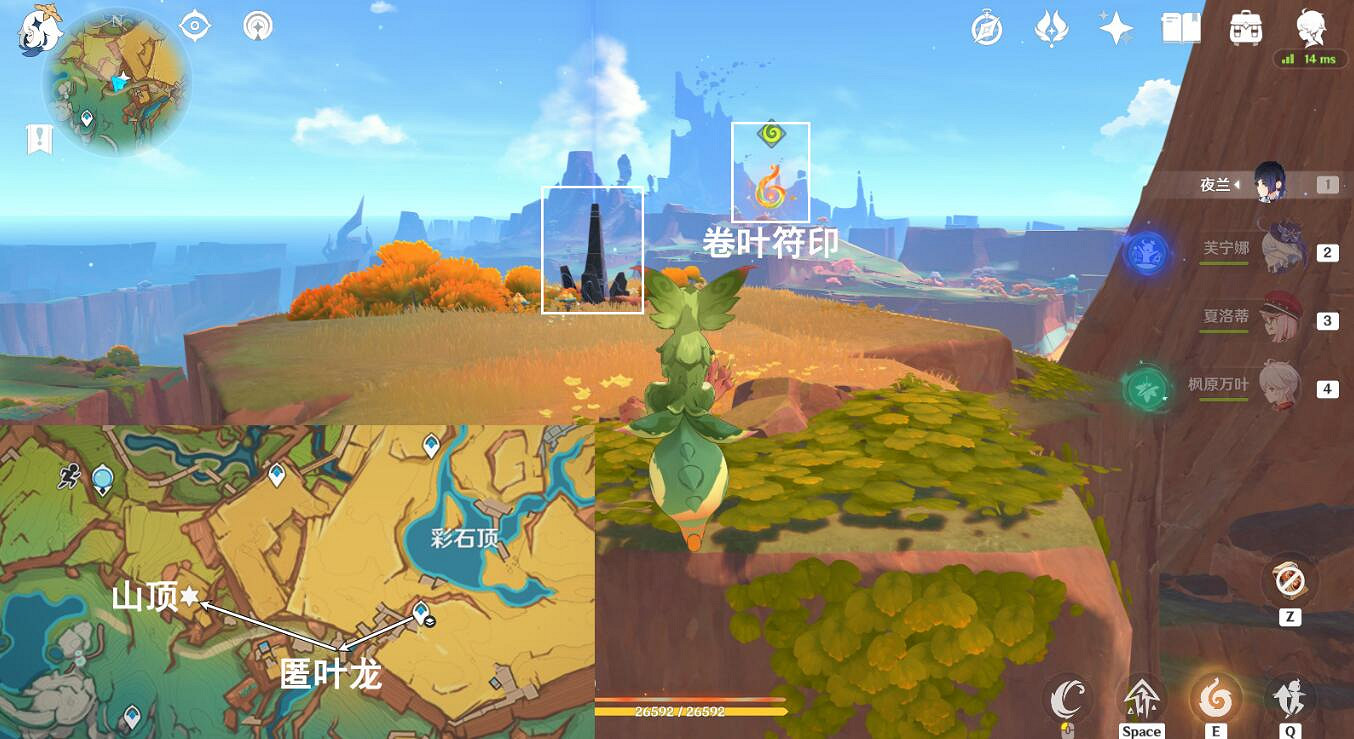This screenshot has width=1354, height=739.
Task: Open the timed challenges compass icon
Action: (986, 28)
